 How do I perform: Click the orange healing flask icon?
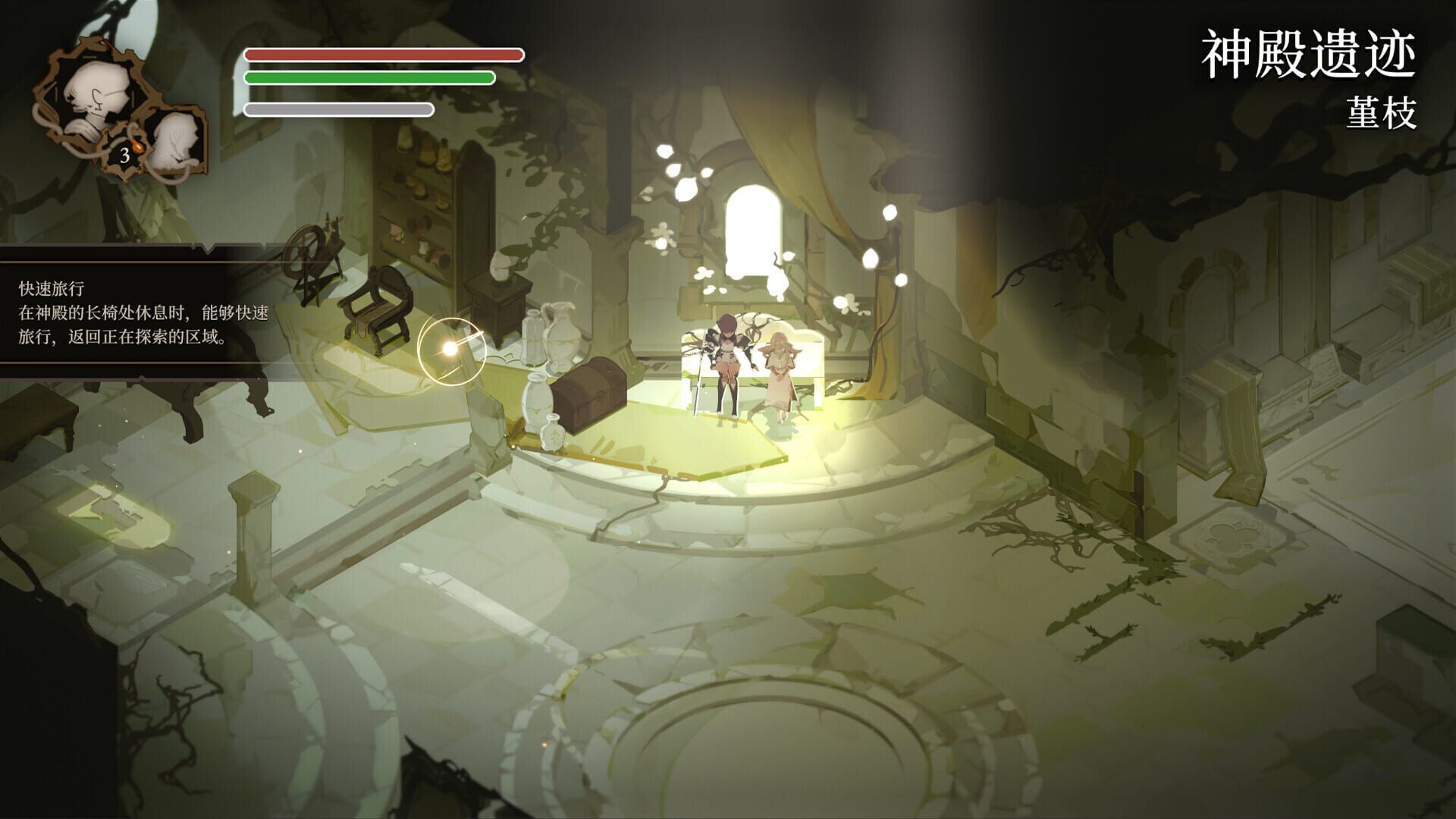click(x=137, y=146)
